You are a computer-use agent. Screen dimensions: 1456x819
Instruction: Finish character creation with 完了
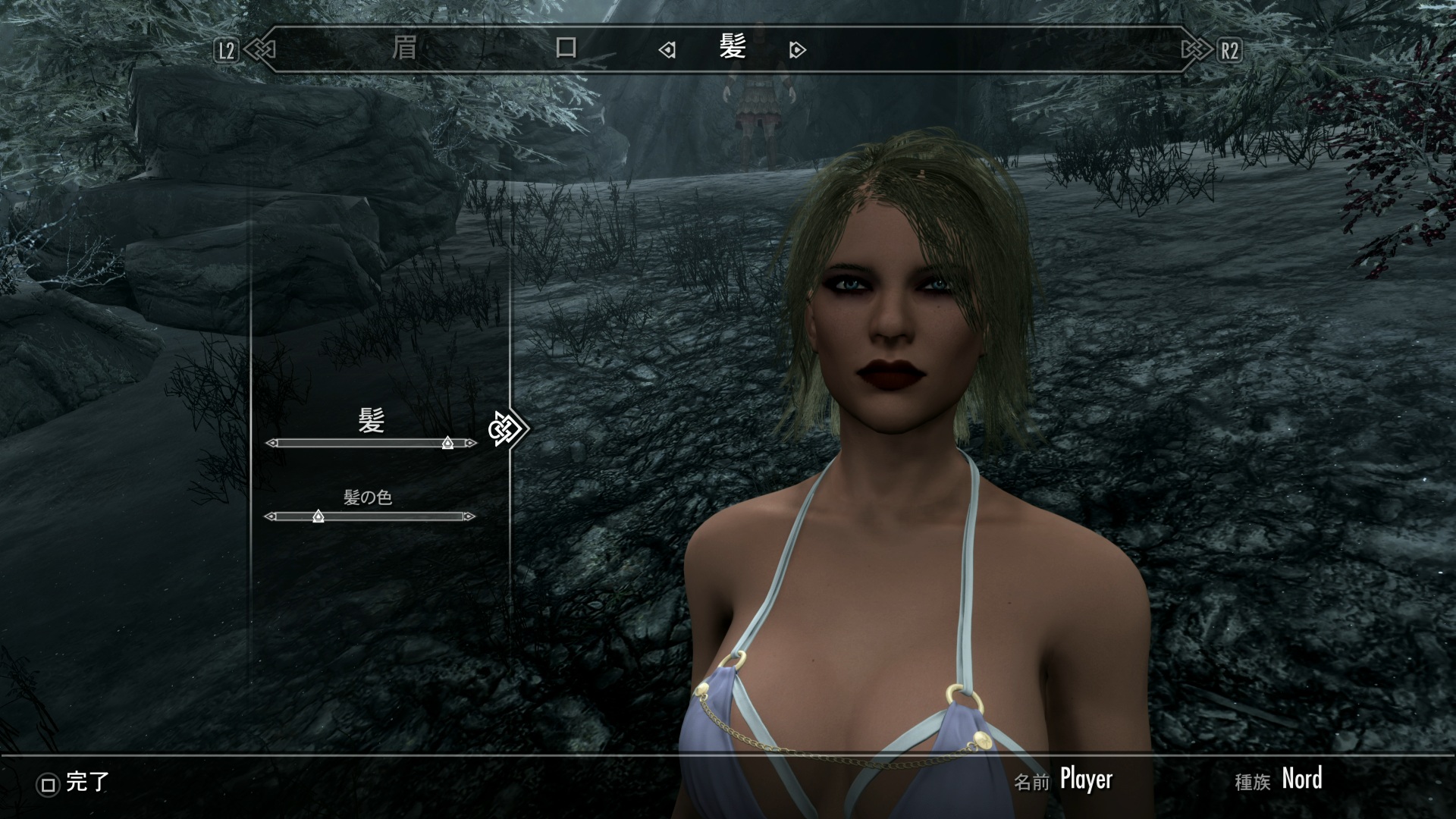pyautogui.click(x=74, y=782)
